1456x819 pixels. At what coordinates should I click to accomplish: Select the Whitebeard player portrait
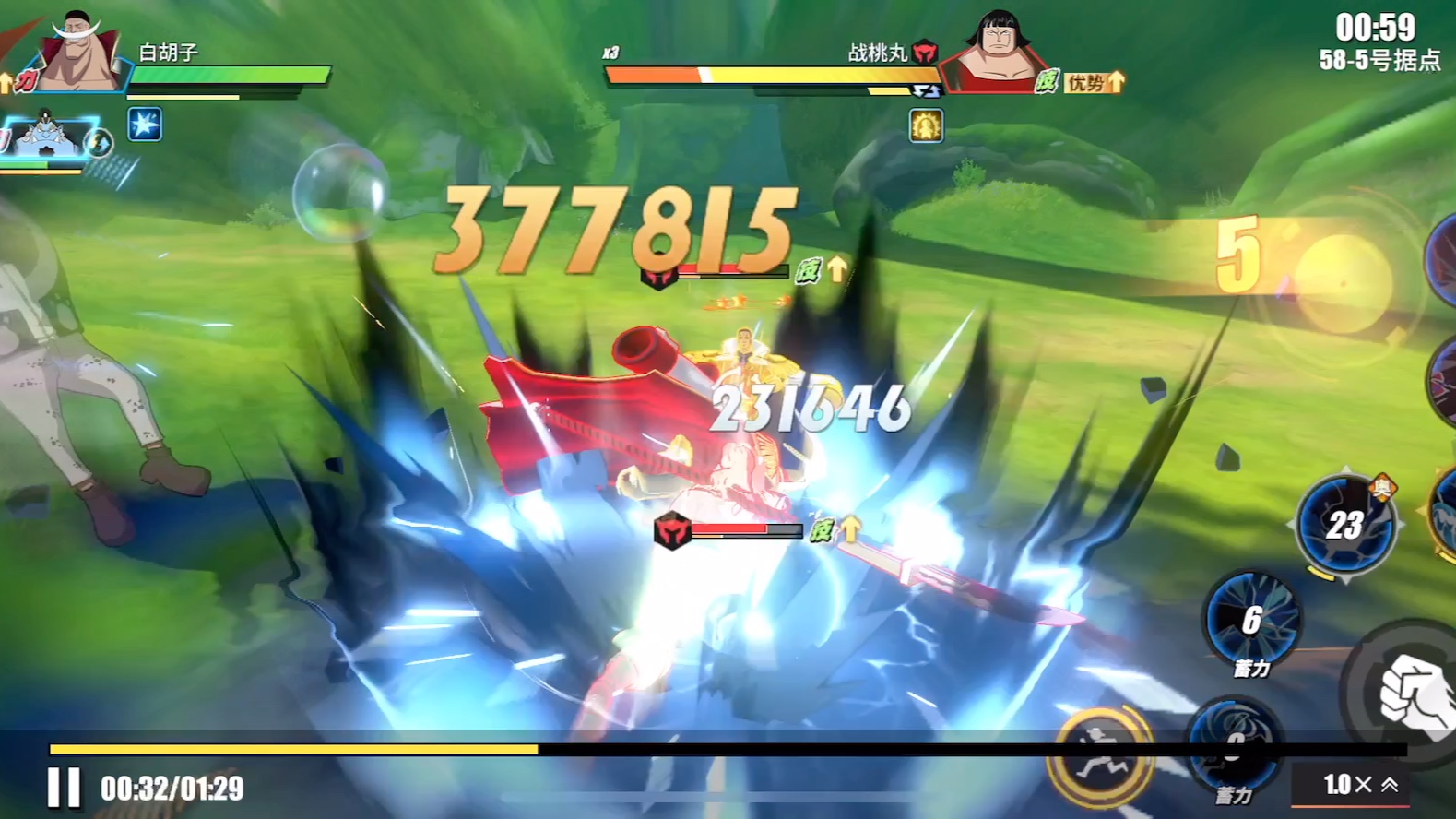[x=78, y=53]
